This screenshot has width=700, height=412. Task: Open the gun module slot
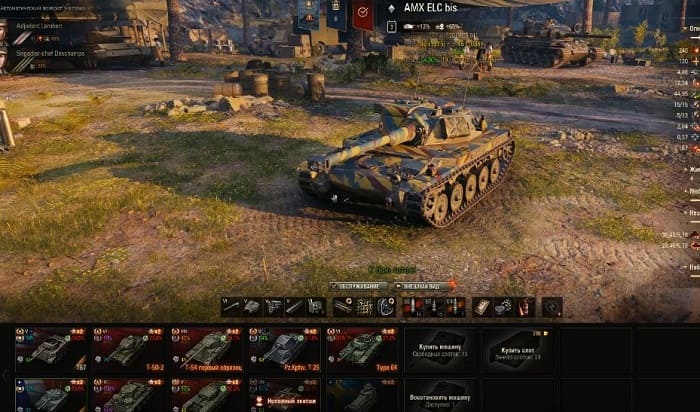coord(231,307)
